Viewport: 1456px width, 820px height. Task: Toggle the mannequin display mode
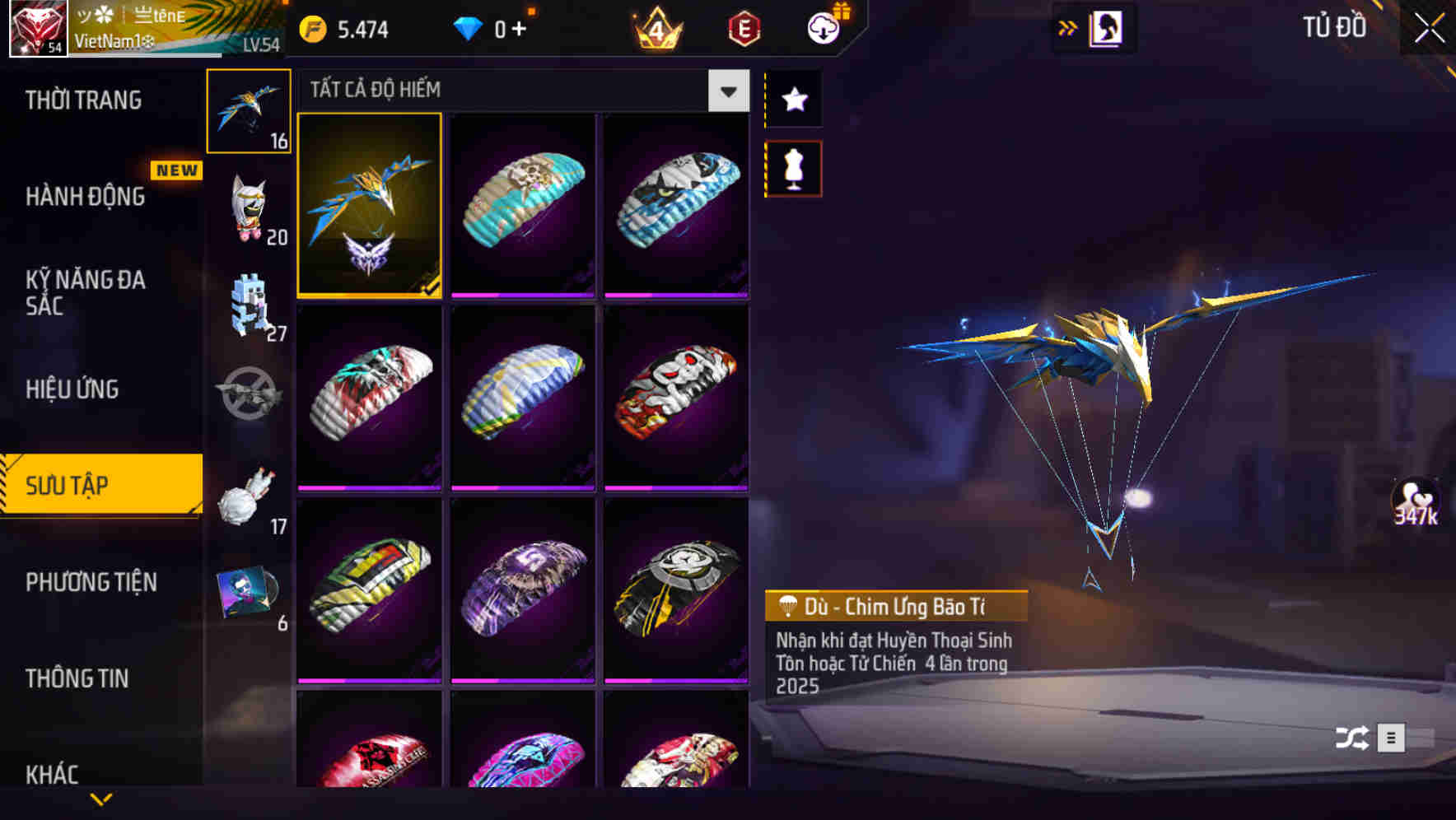[793, 167]
